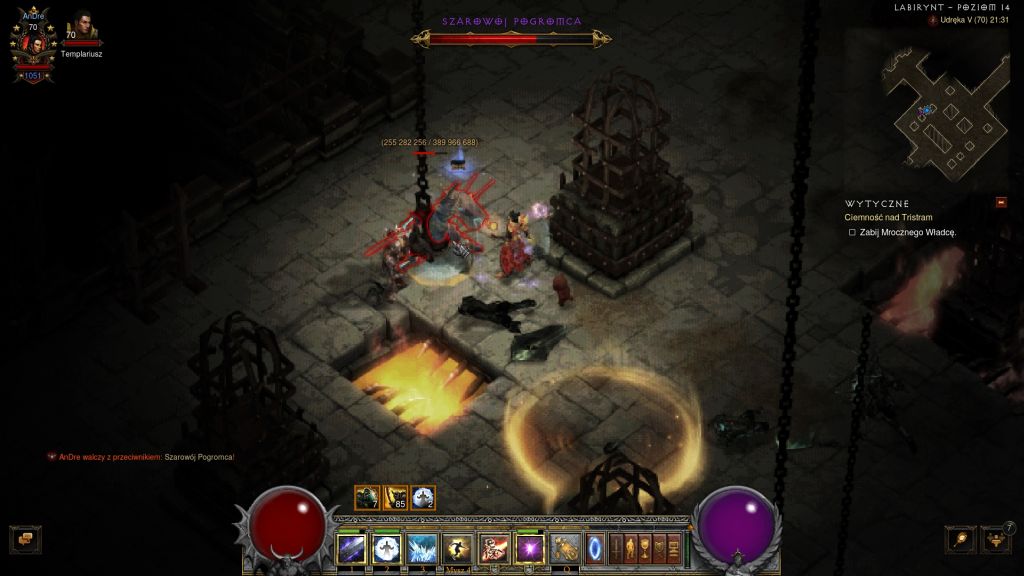This screenshot has width=1024, height=576.
Task: Use the golden potion in slot Q
Action: pyautogui.click(x=566, y=549)
